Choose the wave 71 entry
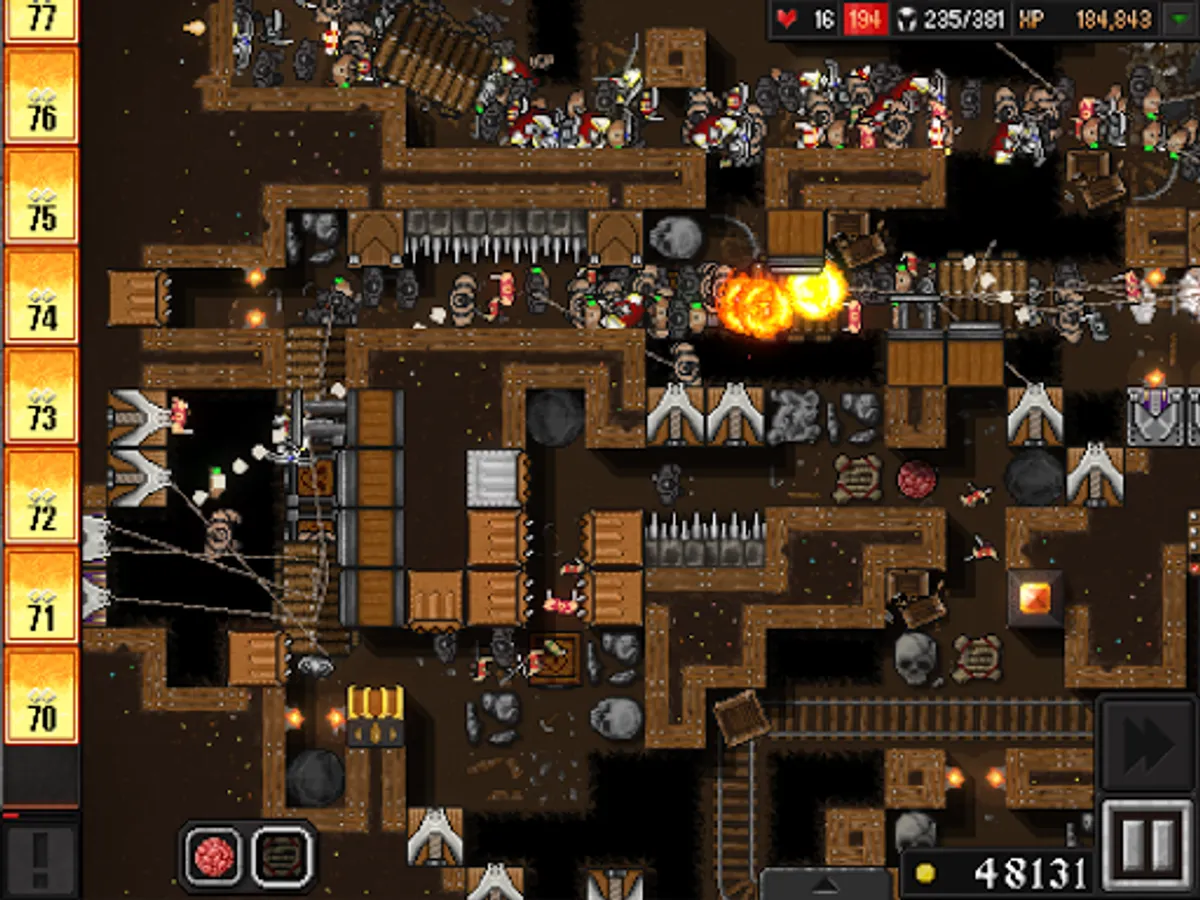This screenshot has width=1200, height=900. click(x=41, y=595)
